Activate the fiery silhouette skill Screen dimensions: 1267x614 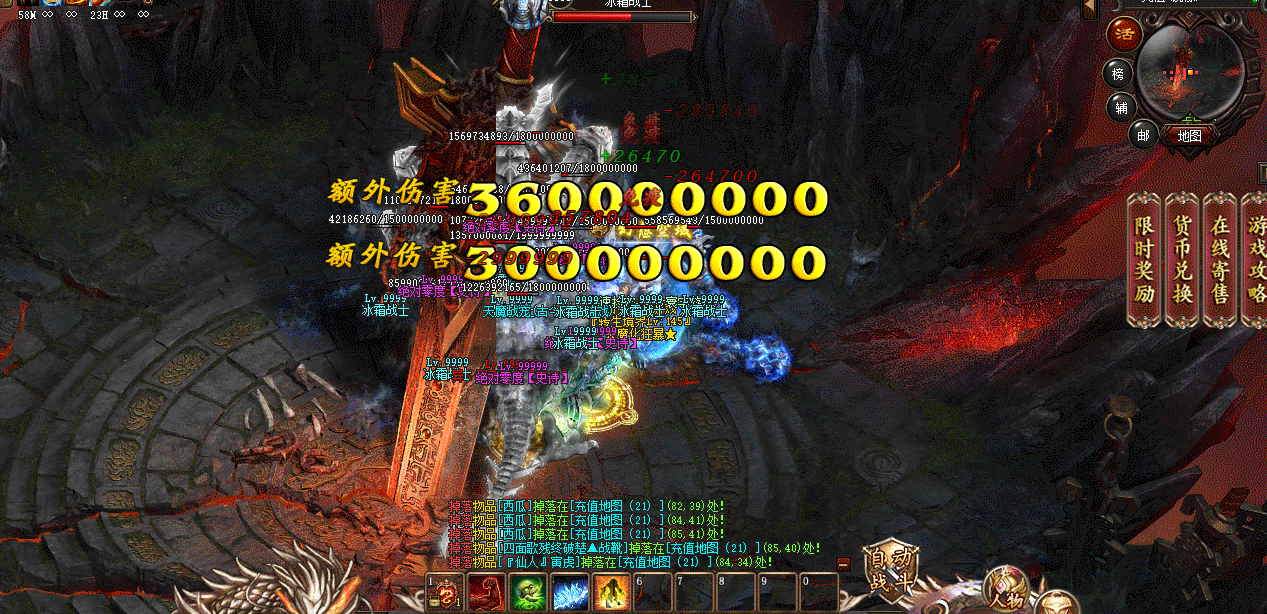pos(611,593)
